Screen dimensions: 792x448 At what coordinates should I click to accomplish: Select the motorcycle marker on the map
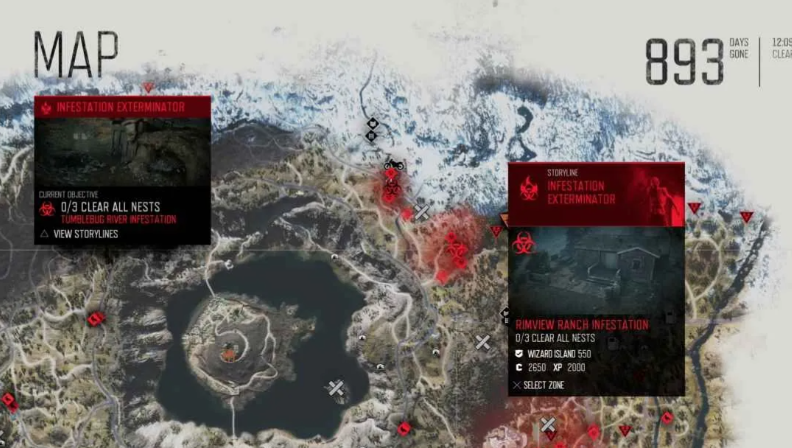pos(393,162)
